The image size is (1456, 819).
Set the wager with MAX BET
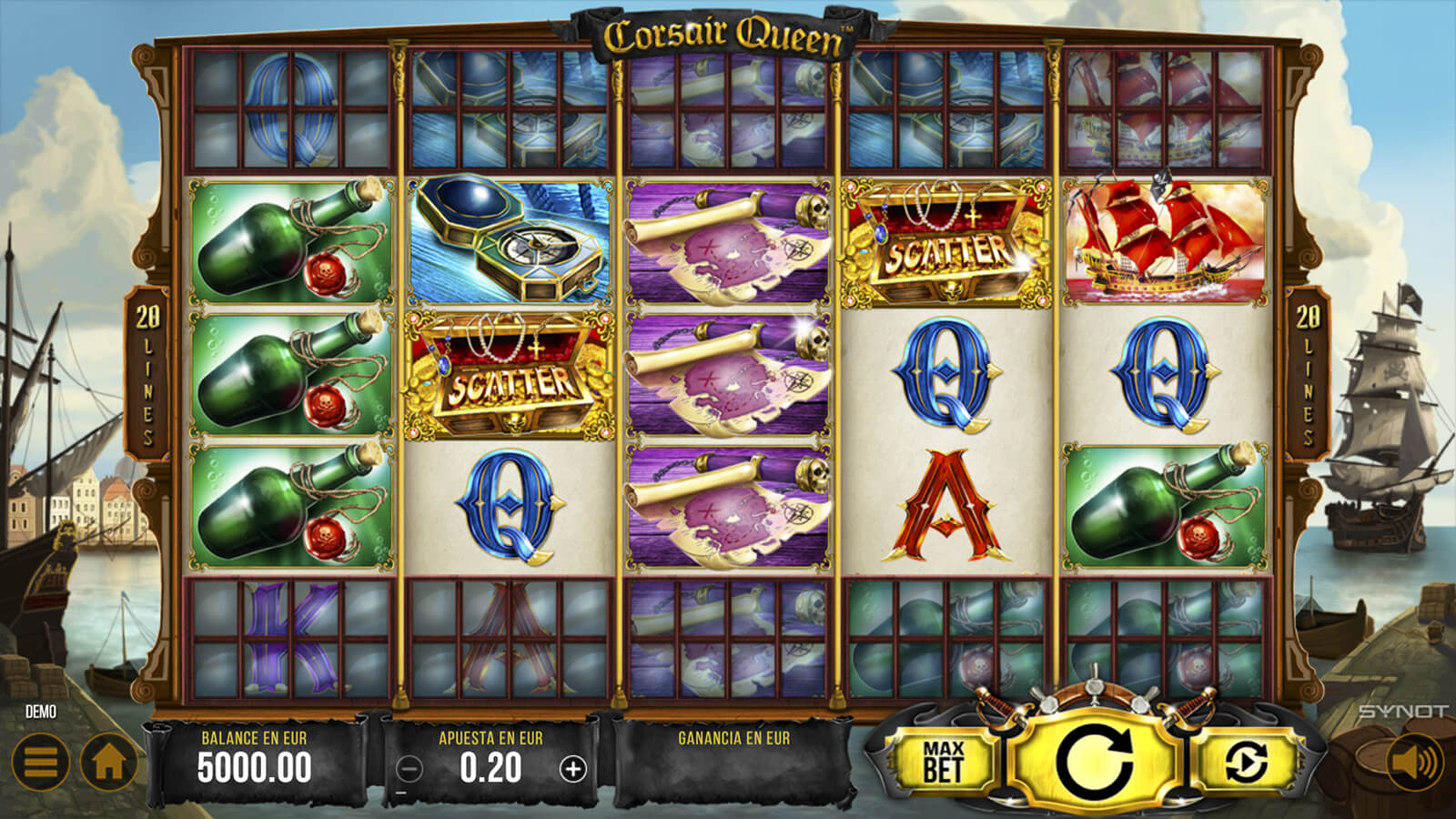point(943,762)
